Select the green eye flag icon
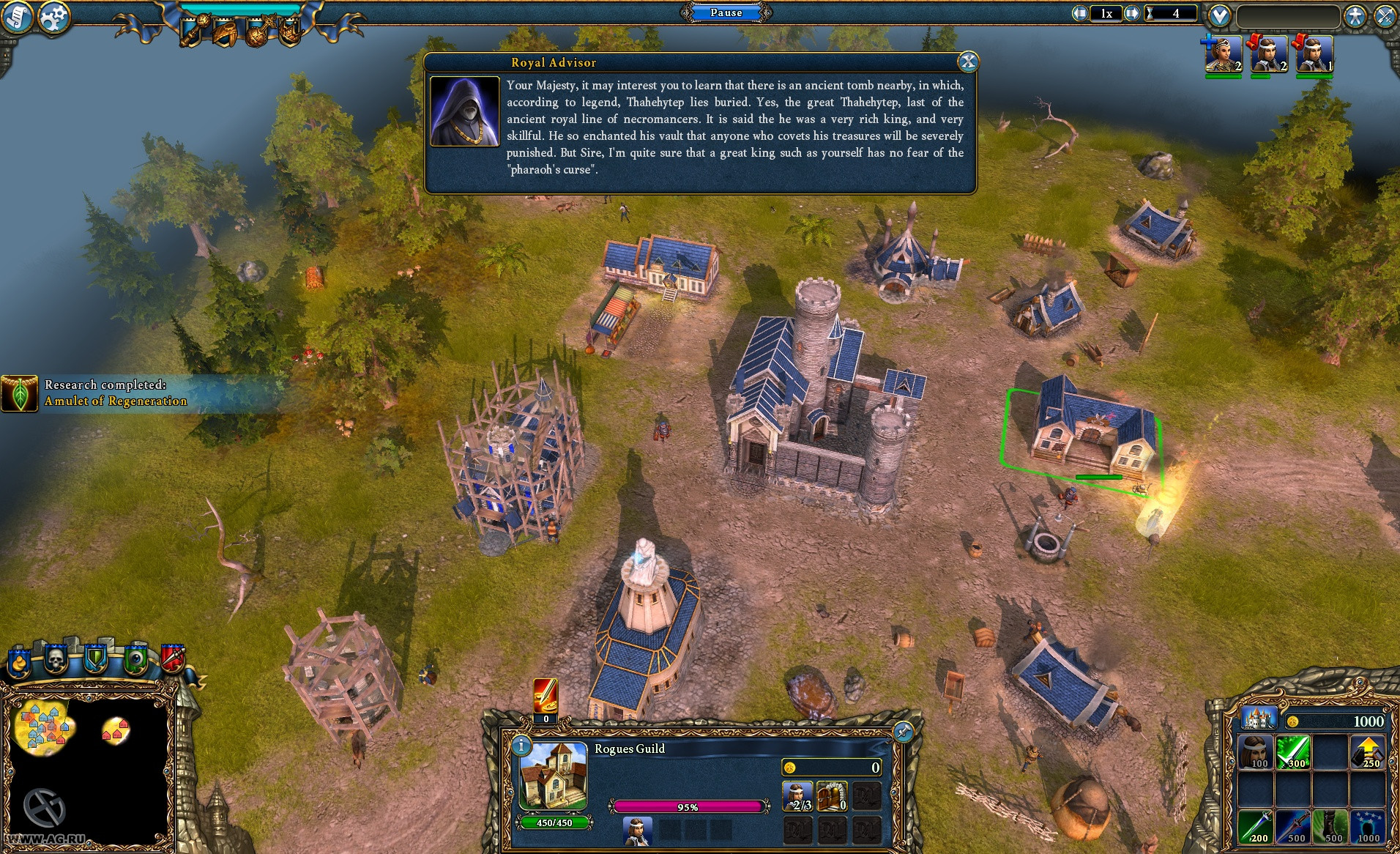This screenshot has width=1400, height=854. pos(136,659)
